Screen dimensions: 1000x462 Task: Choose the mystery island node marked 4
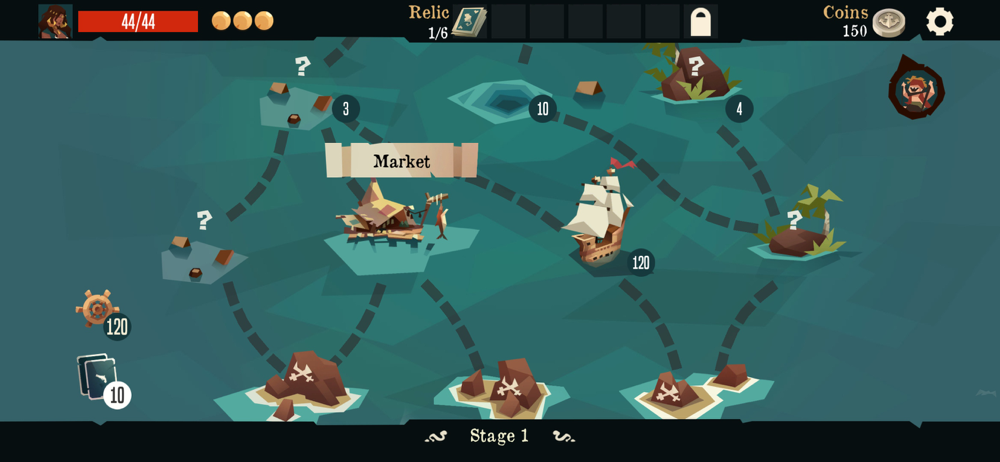[695, 78]
